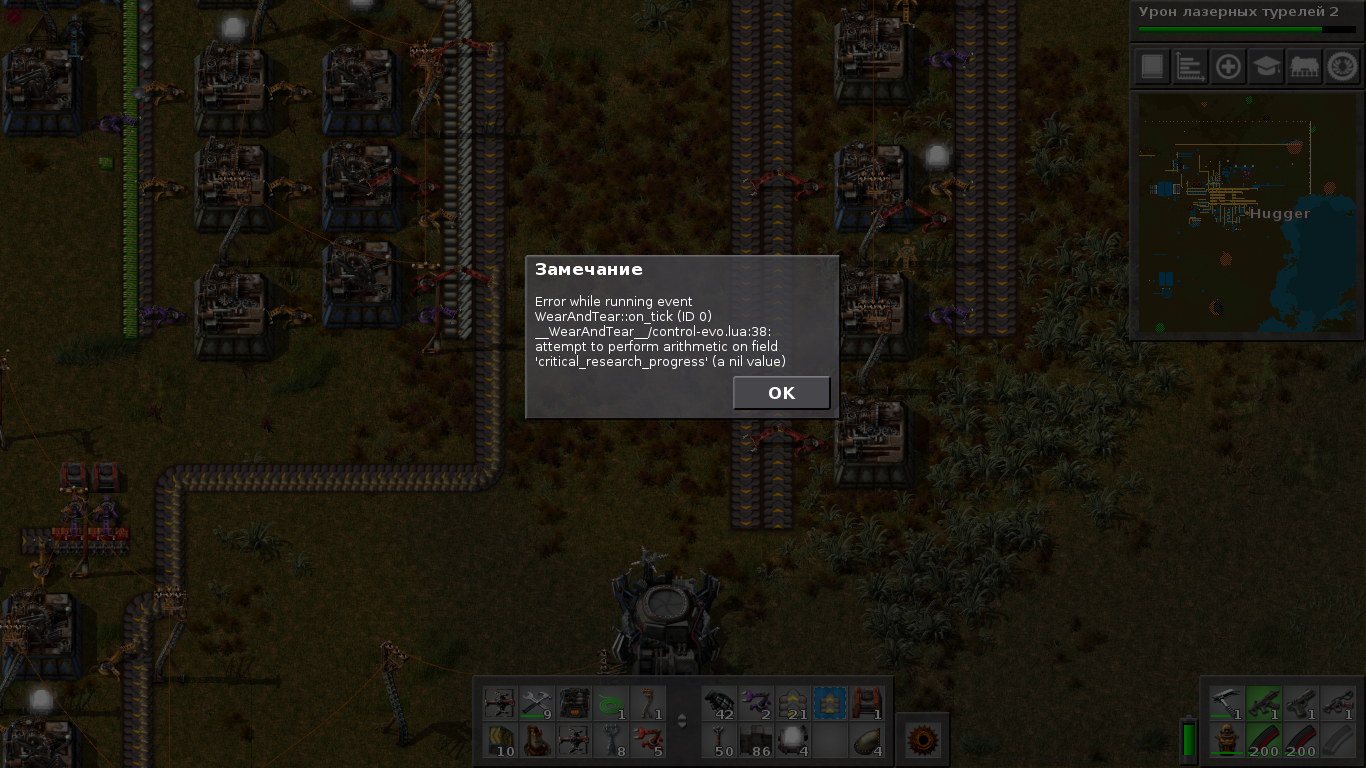Open the production statistics chart button

[x=1190, y=67]
